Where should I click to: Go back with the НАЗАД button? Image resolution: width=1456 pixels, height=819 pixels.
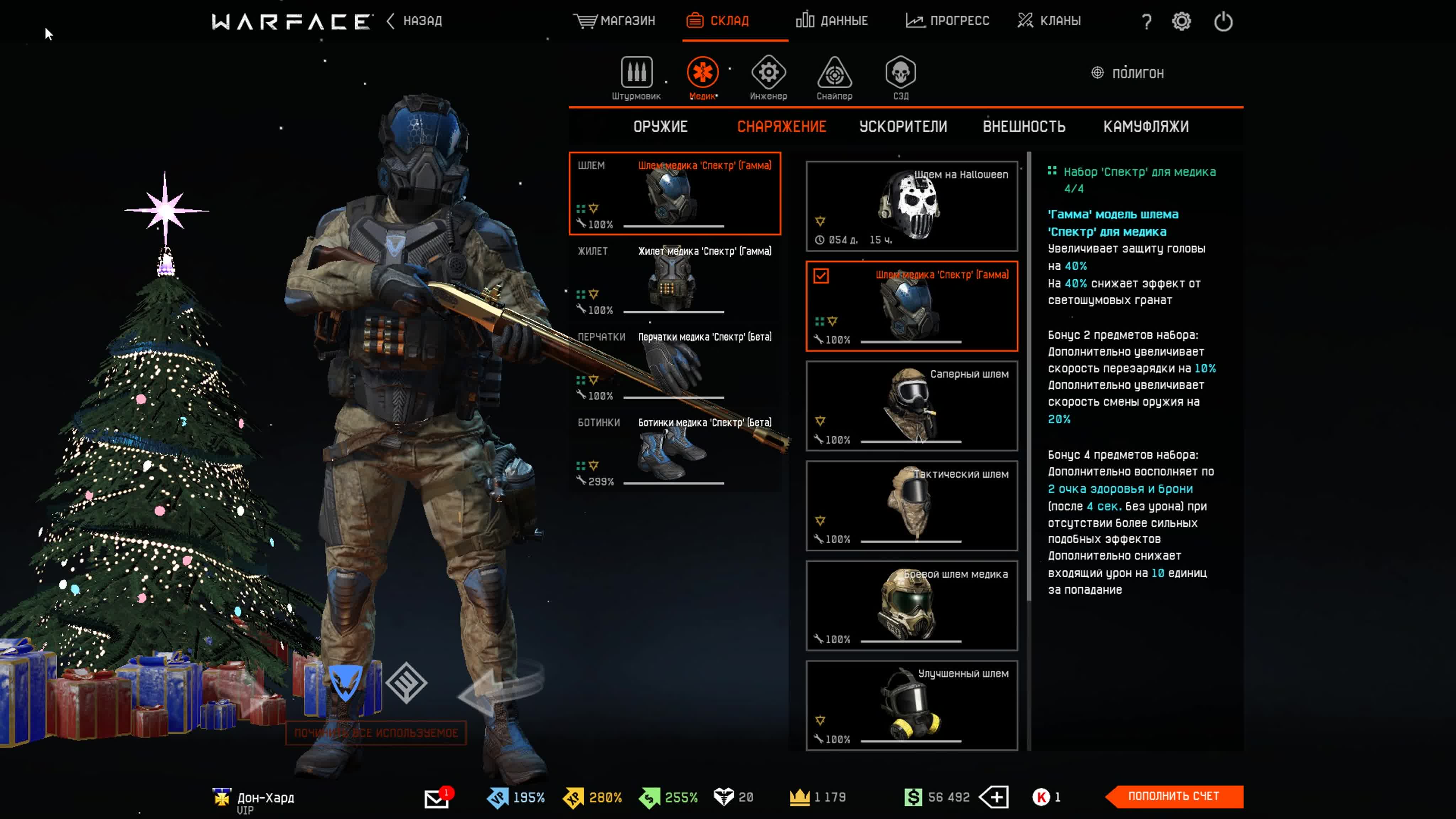click(415, 21)
